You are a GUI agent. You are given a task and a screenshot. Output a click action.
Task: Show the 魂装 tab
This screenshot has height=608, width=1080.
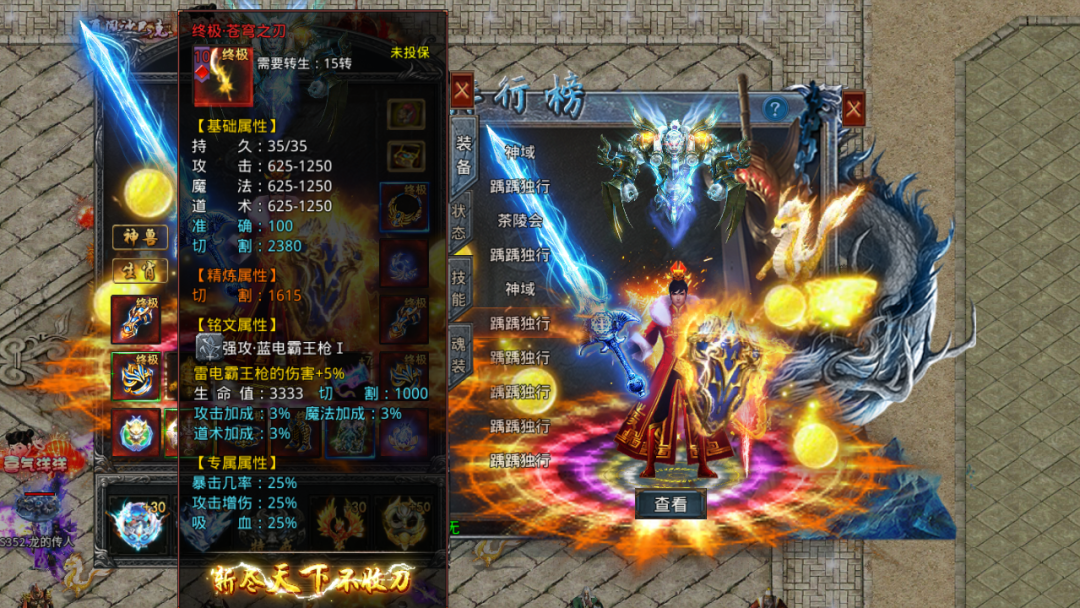(x=461, y=352)
